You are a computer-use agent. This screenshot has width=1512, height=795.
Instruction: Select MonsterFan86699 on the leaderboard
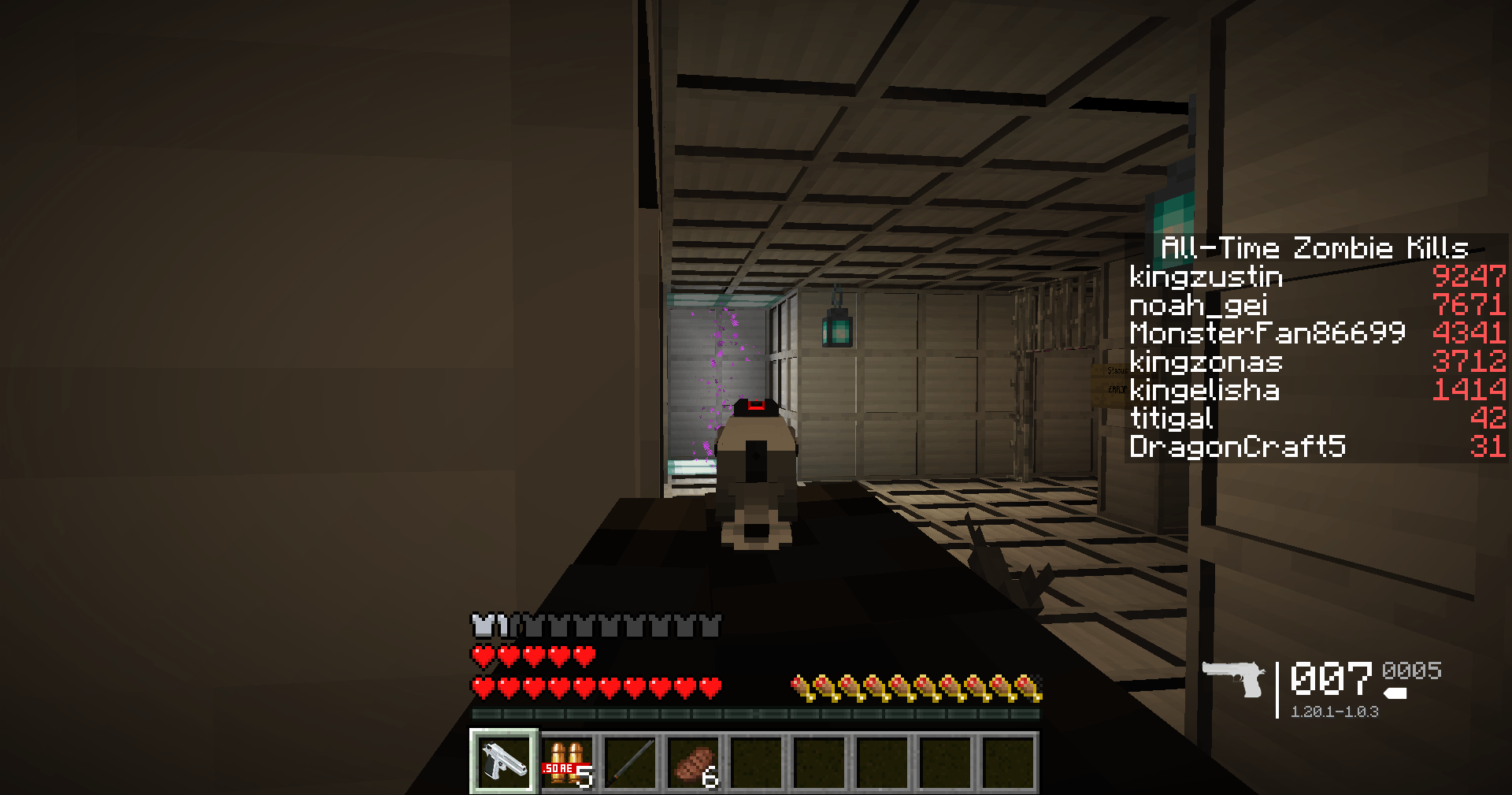[1266, 333]
